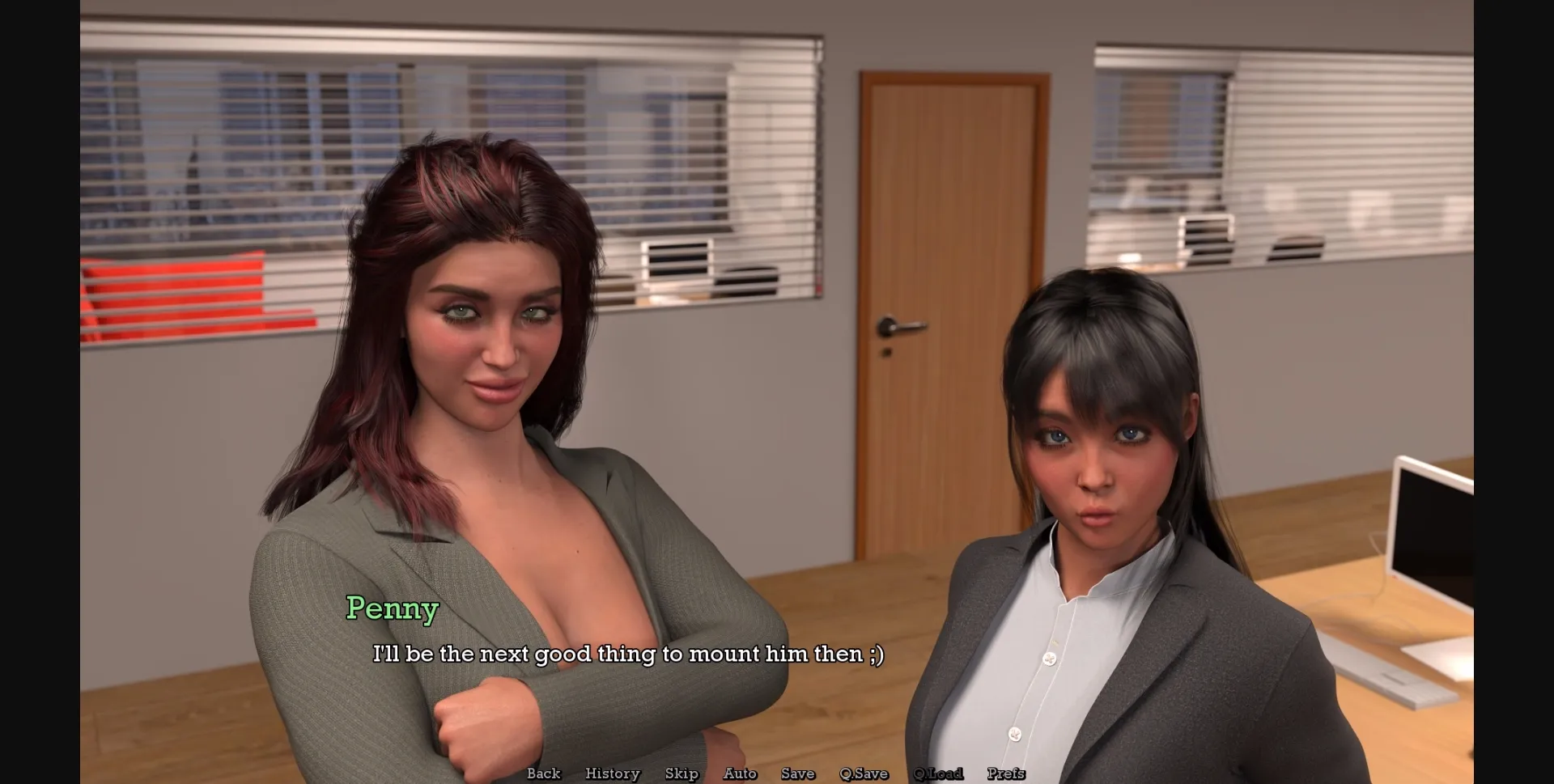Click Back at the far left of the menu
The image size is (1554, 784).
[543, 773]
